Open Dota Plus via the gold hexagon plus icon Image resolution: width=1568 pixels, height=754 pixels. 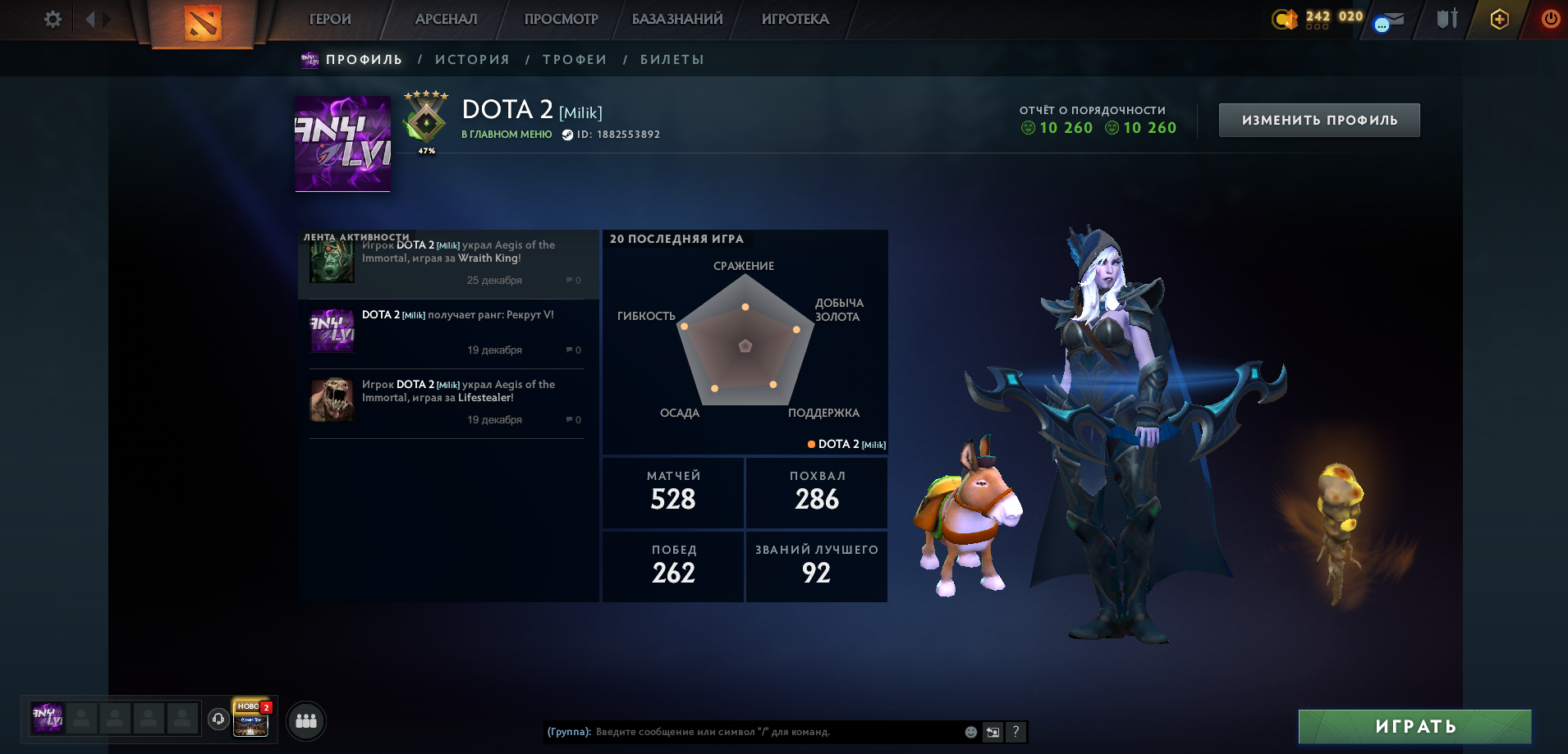pos(1499,18)
